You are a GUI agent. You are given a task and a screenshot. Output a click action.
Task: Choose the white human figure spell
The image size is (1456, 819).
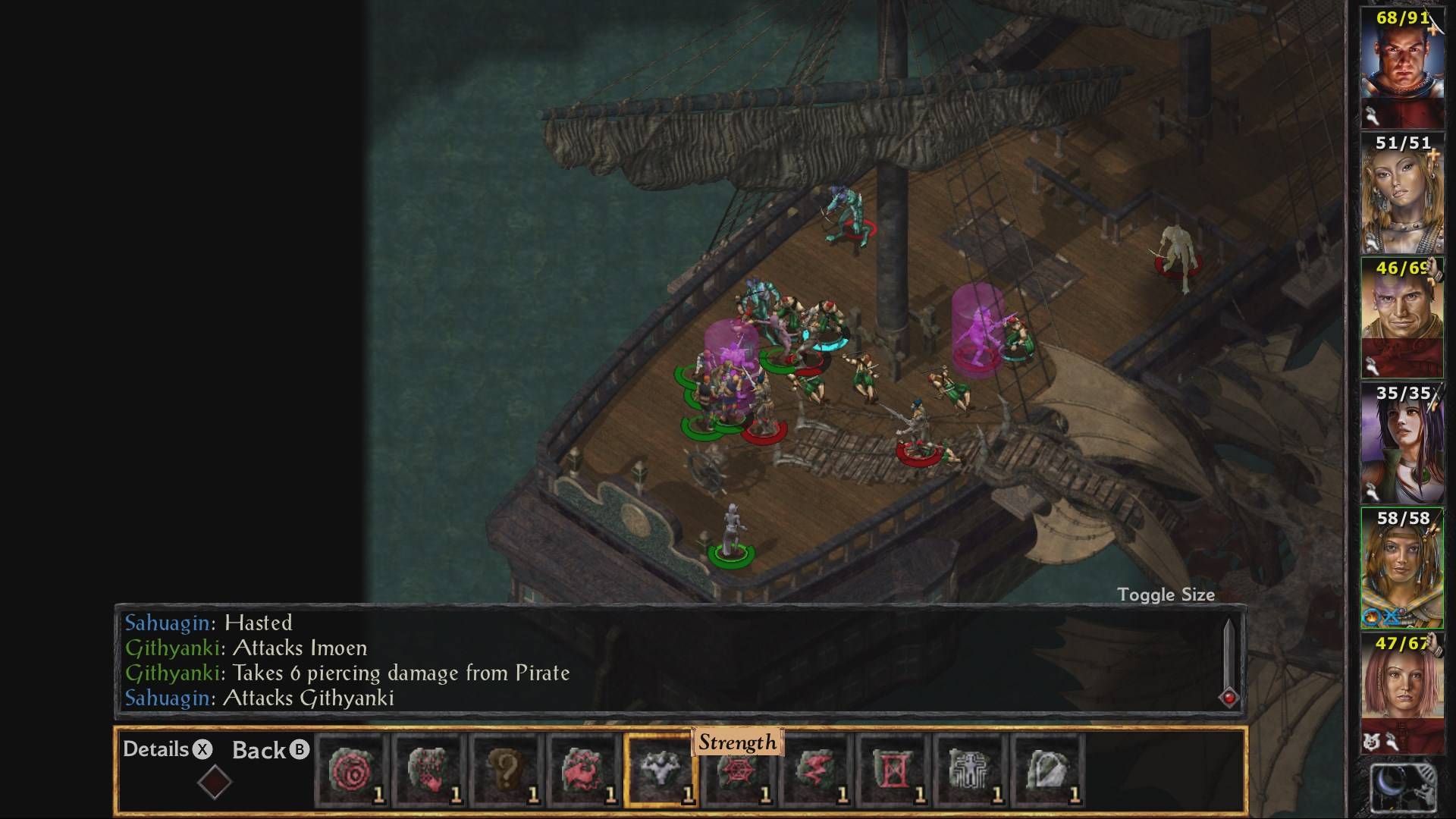click(x=970, y=770)
